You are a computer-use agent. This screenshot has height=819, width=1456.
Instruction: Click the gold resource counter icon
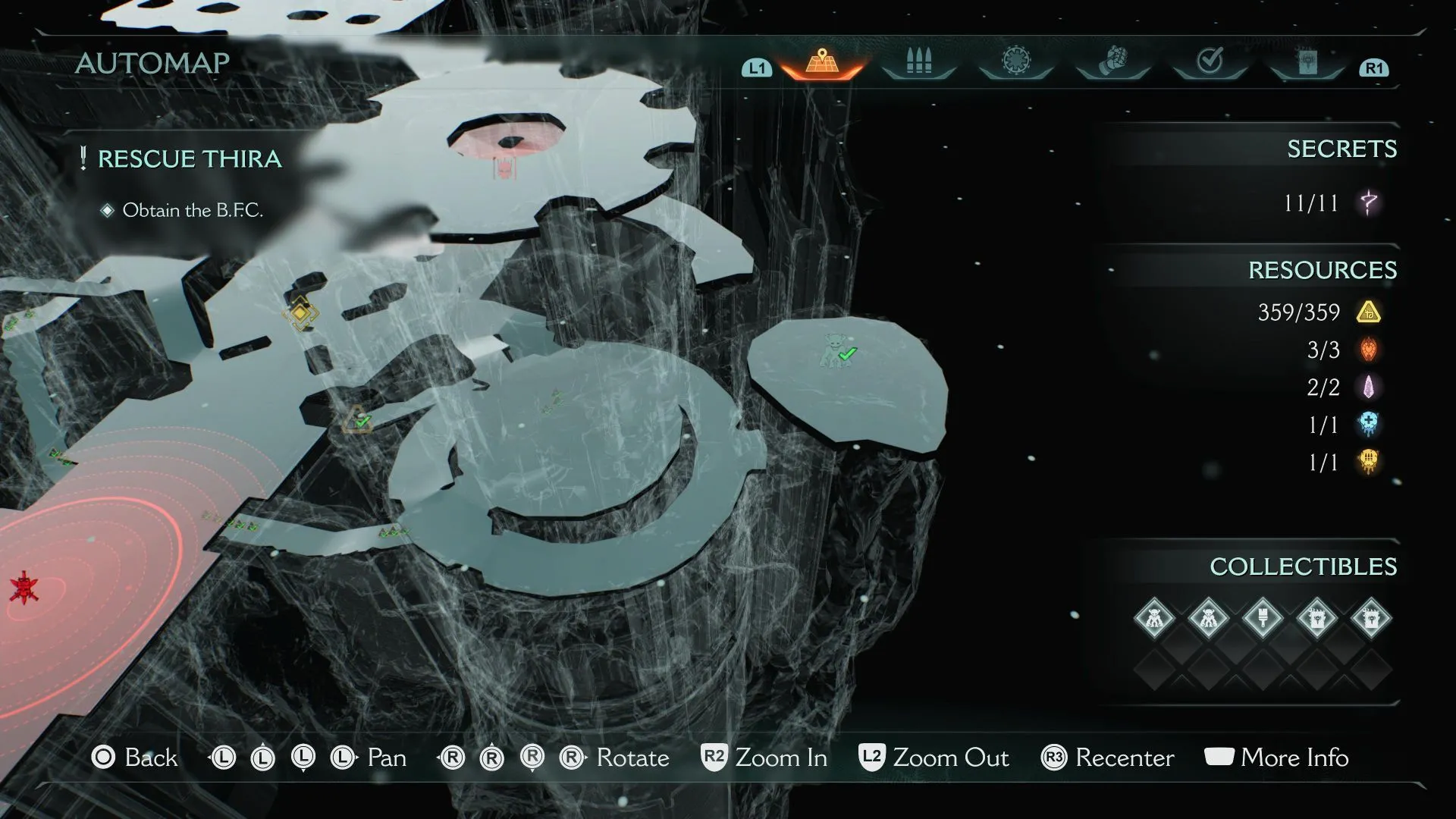tap(1369, 312)
